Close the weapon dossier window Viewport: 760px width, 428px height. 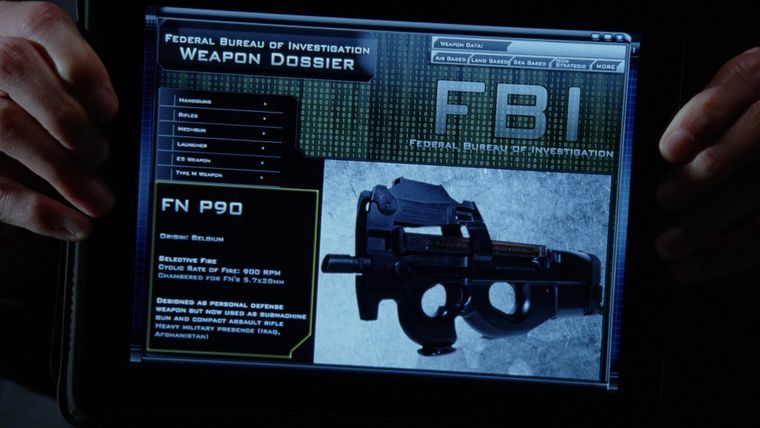coord(621,38)
